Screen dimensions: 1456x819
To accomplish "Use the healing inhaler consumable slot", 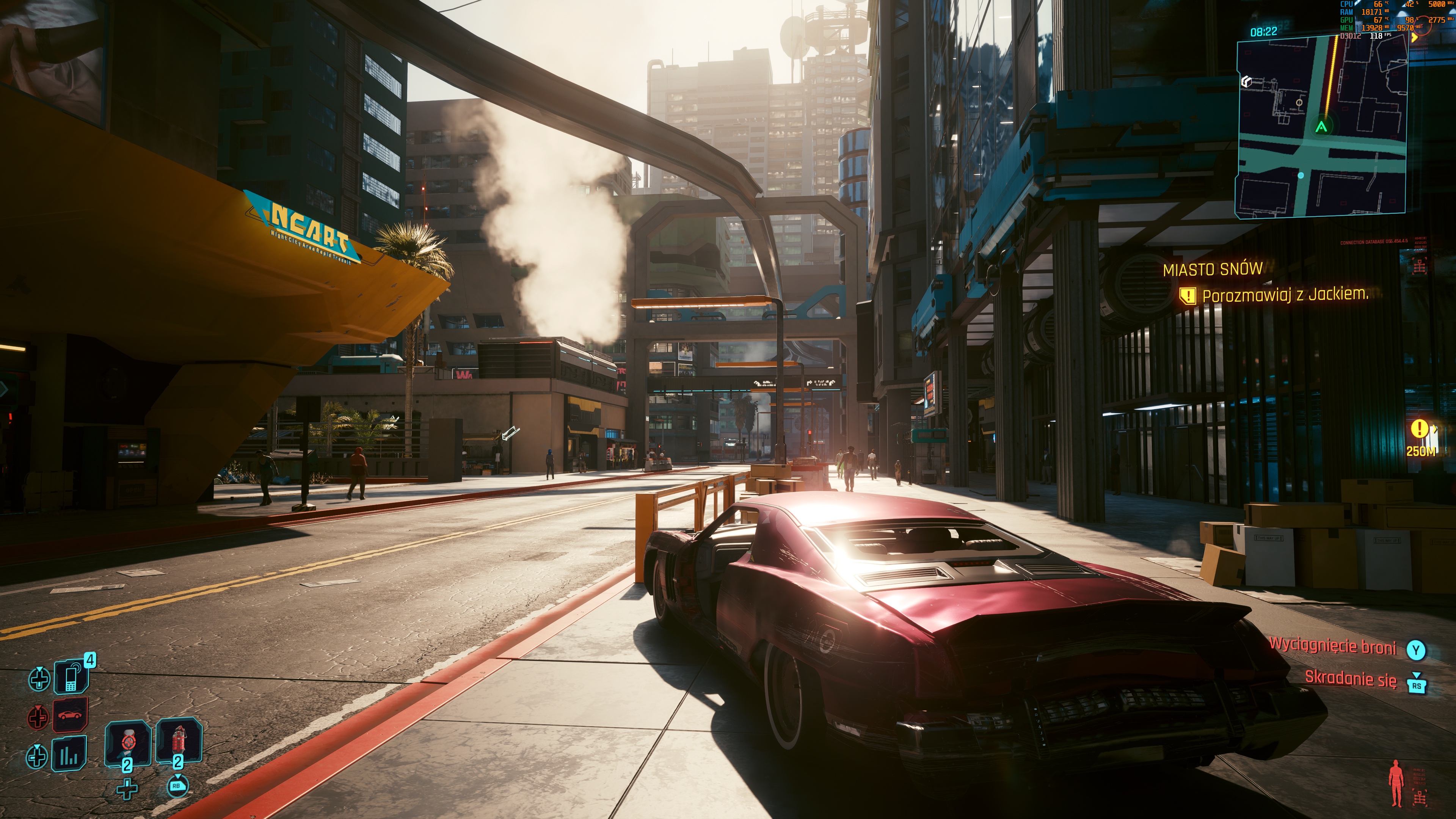I will pos(128,742).
